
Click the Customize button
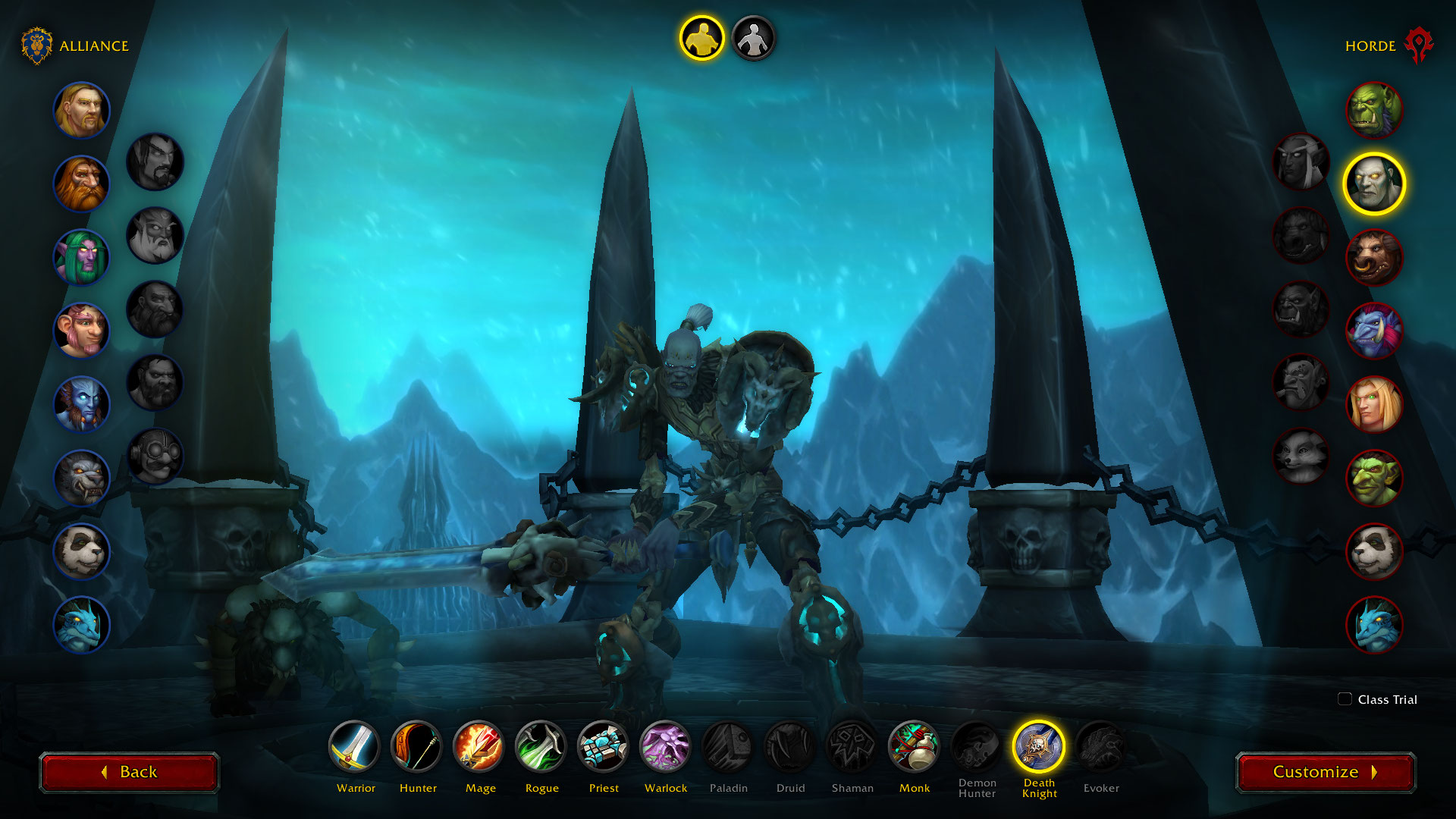coord(1326,772)
